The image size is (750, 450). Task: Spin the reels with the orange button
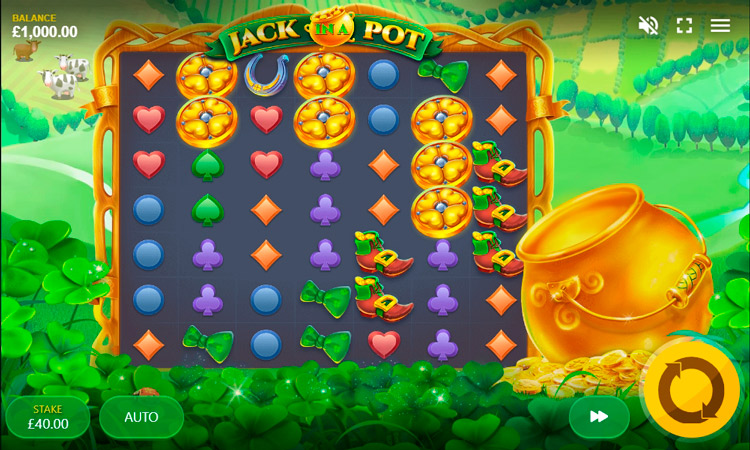[x=691, y=389]
